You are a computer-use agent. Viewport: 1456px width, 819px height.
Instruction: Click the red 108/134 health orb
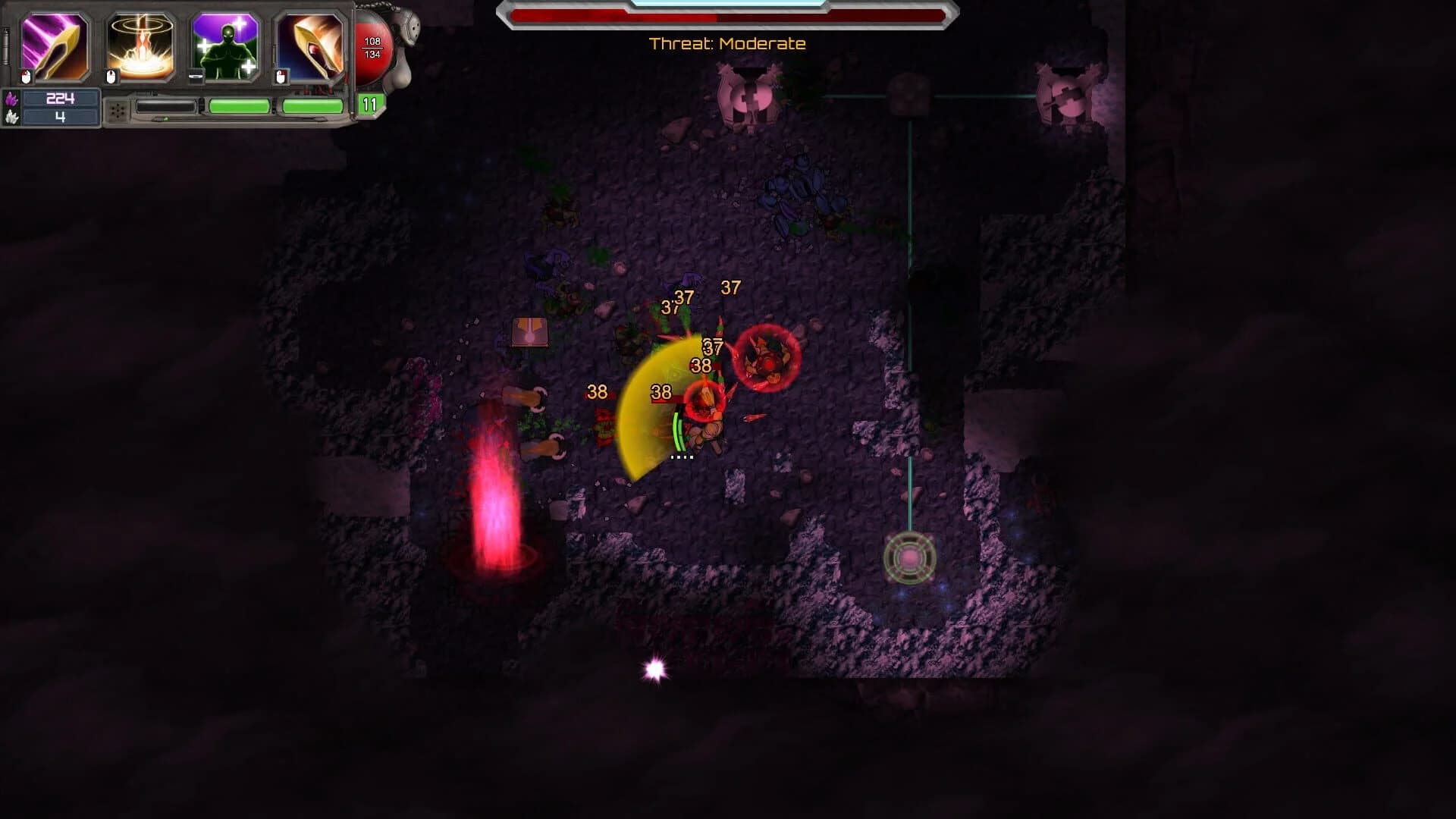(372, 47)
